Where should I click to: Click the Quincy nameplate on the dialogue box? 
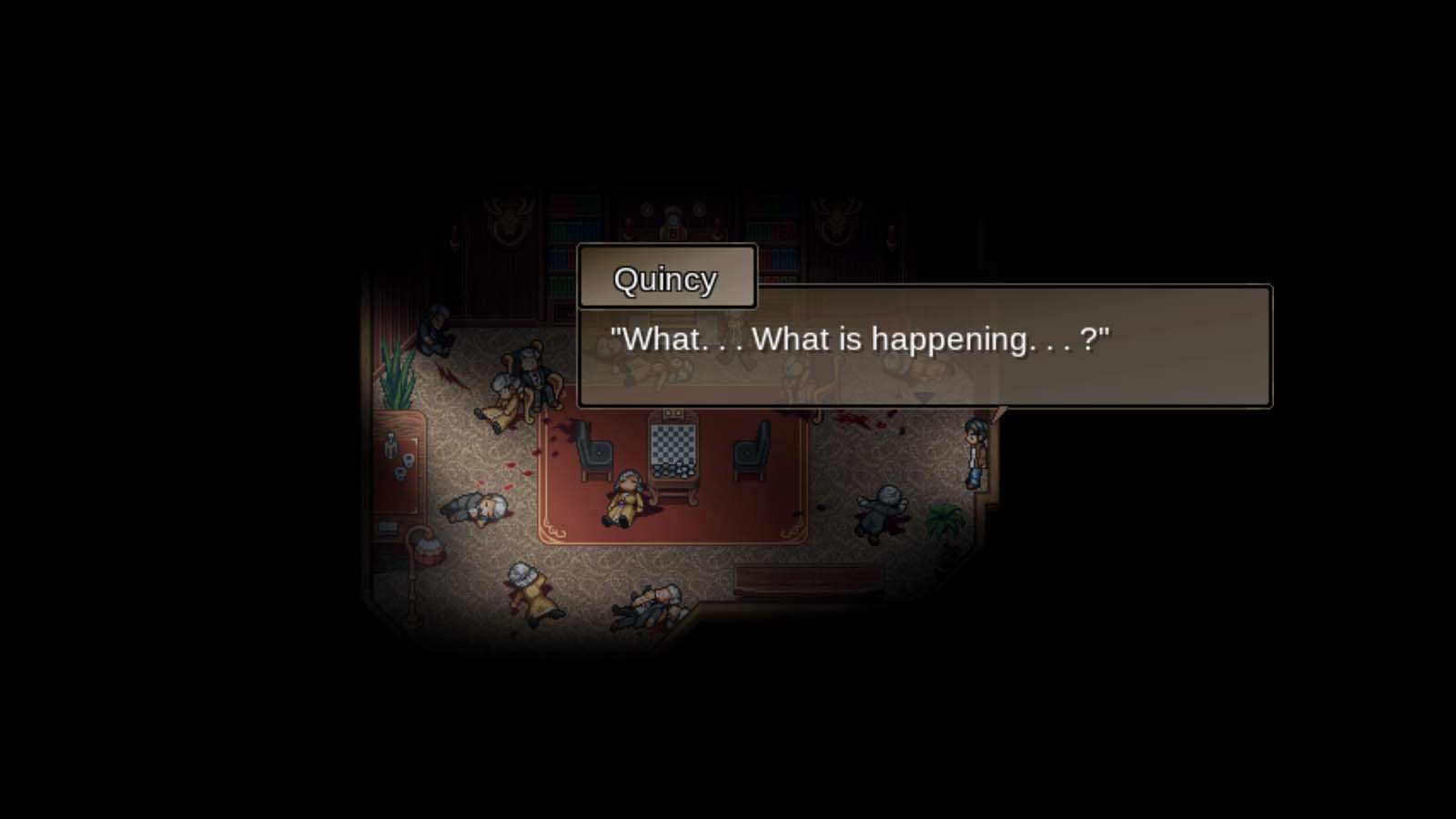click(x=665, y=278)
